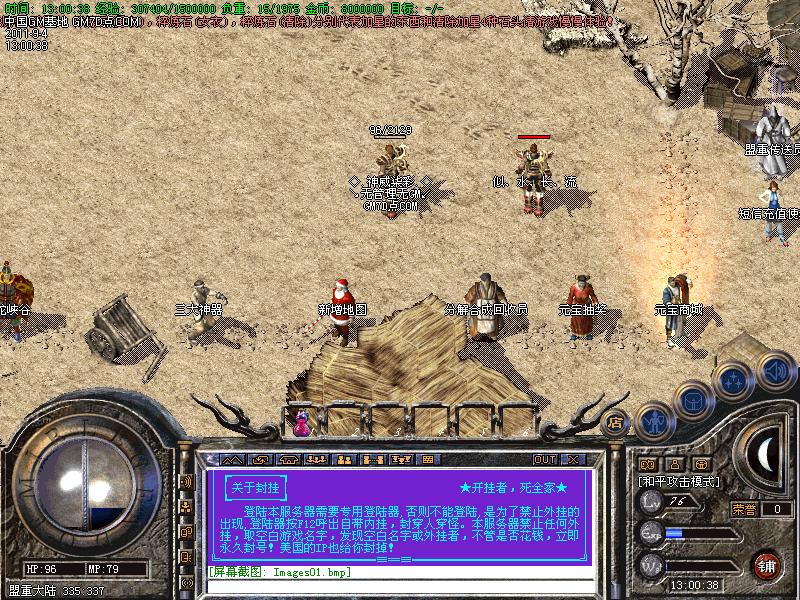Open the guild button with three figures
This screenshot has width=800, height=600.
click(x=316, y=460)
